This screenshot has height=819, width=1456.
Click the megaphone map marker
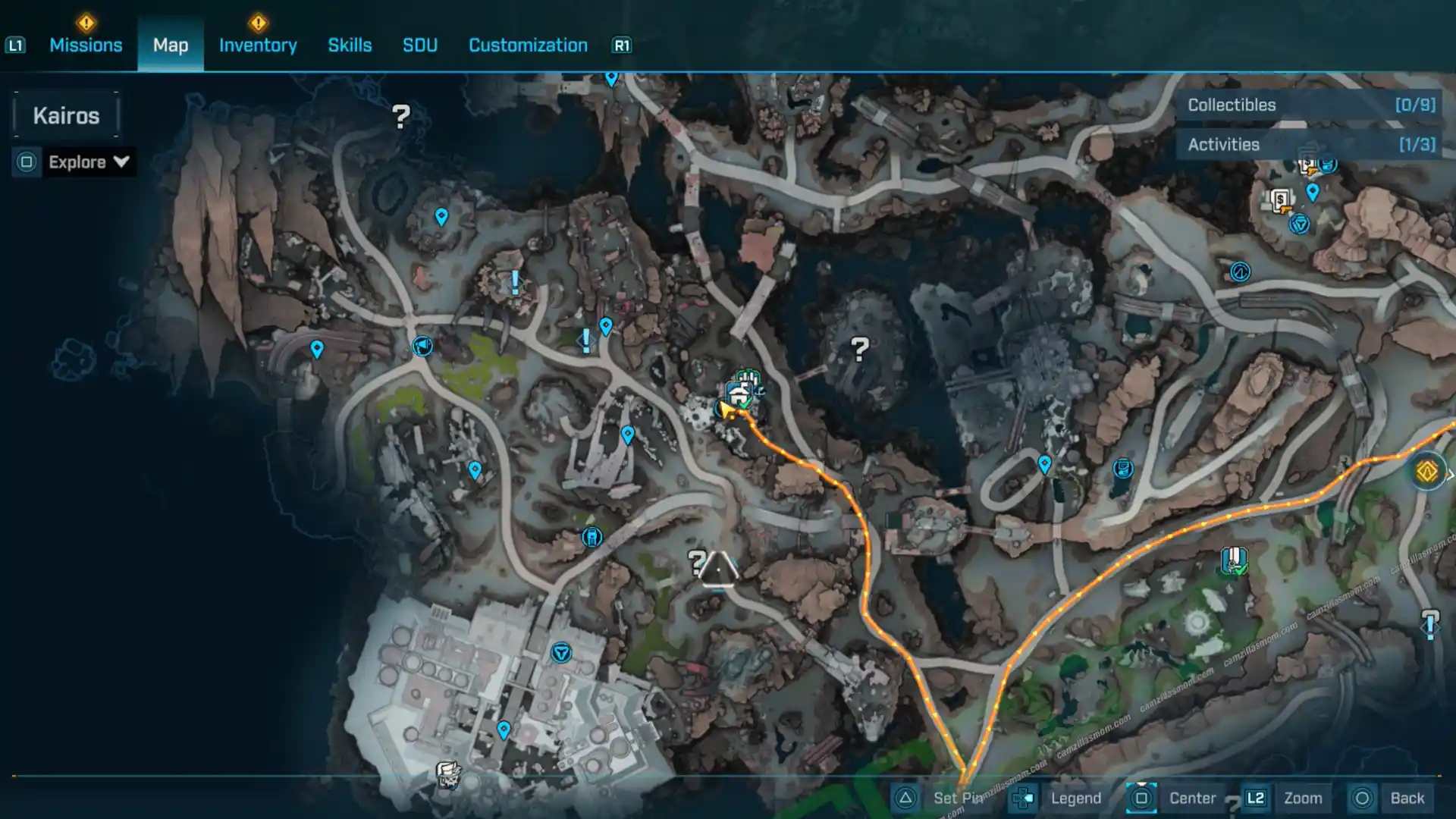click(422, 347)
